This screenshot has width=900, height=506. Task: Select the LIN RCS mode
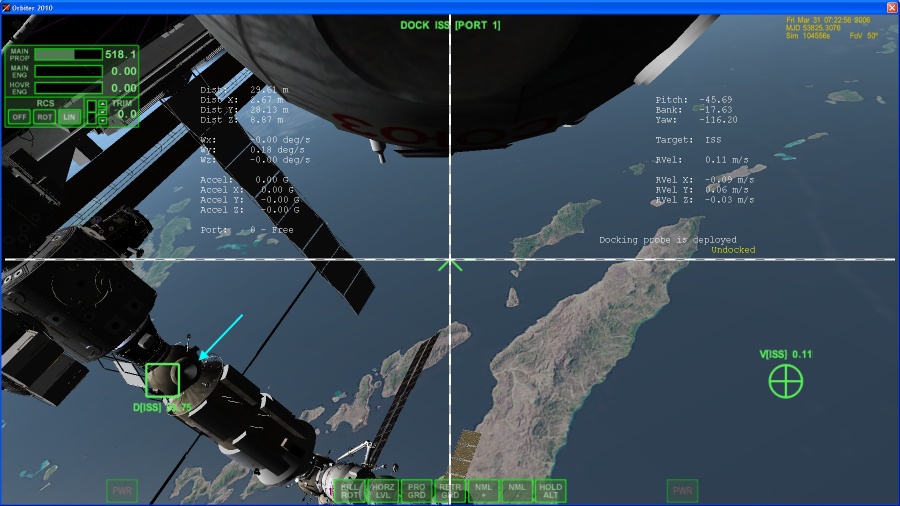click(69, 116)
